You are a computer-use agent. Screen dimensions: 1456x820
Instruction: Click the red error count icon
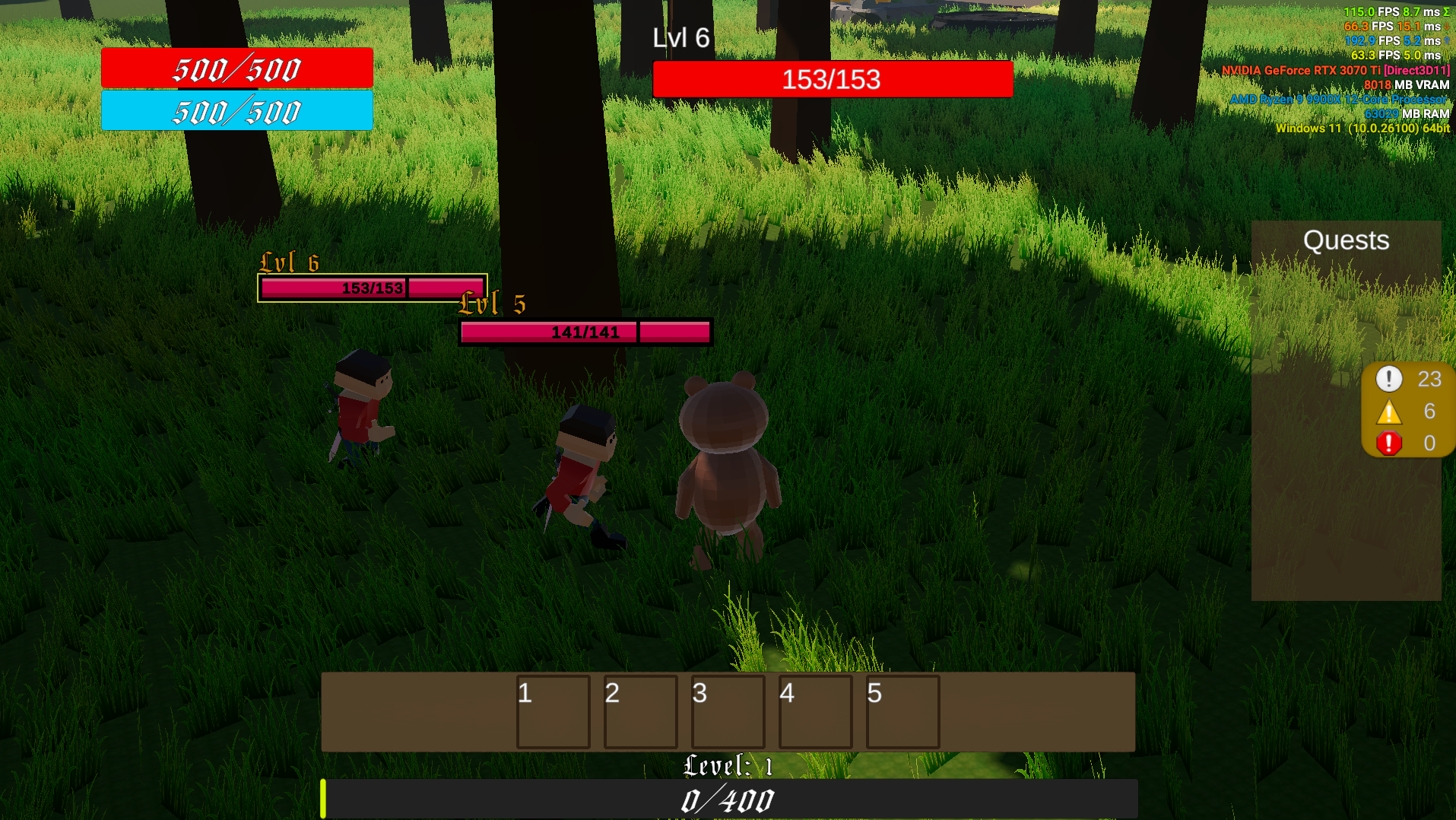(x=1389, y=443)
